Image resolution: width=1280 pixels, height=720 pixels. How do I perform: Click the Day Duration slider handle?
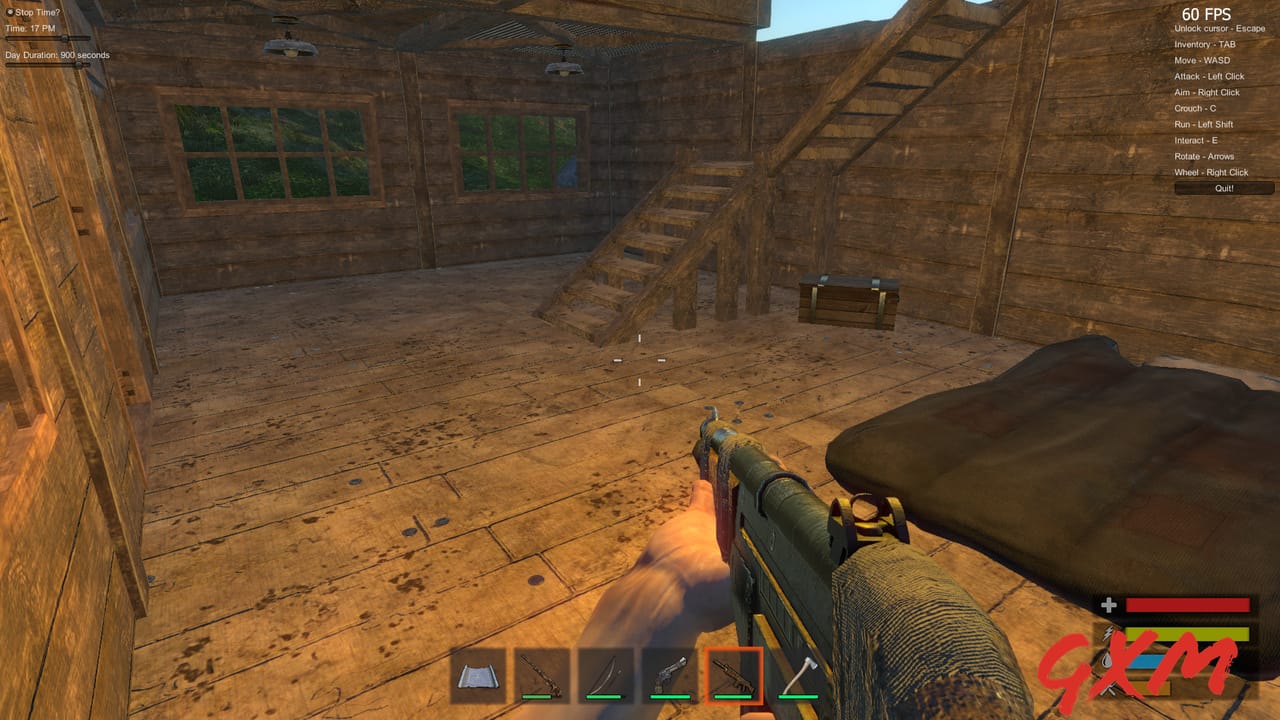[77, 64]
